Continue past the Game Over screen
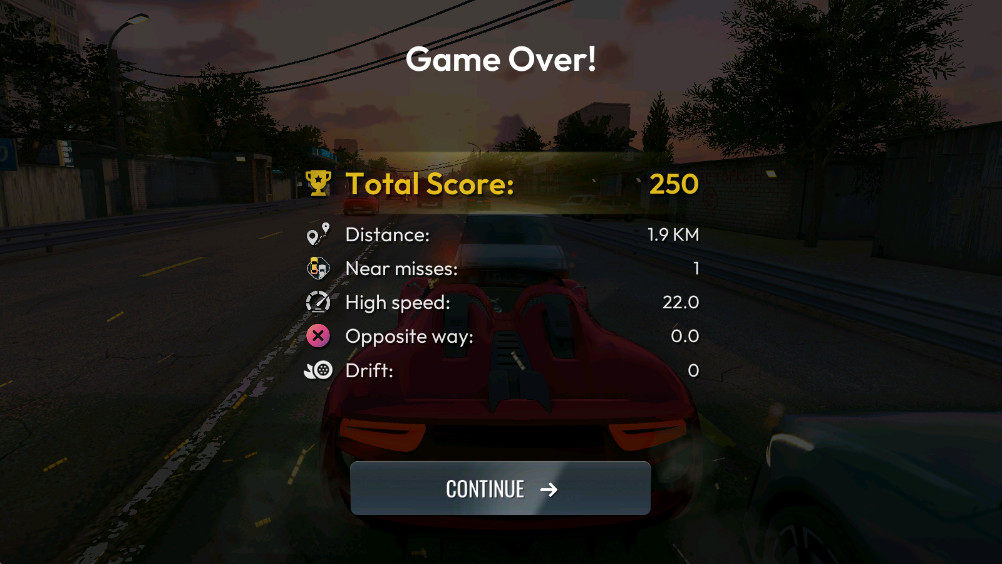 point(500,488)
